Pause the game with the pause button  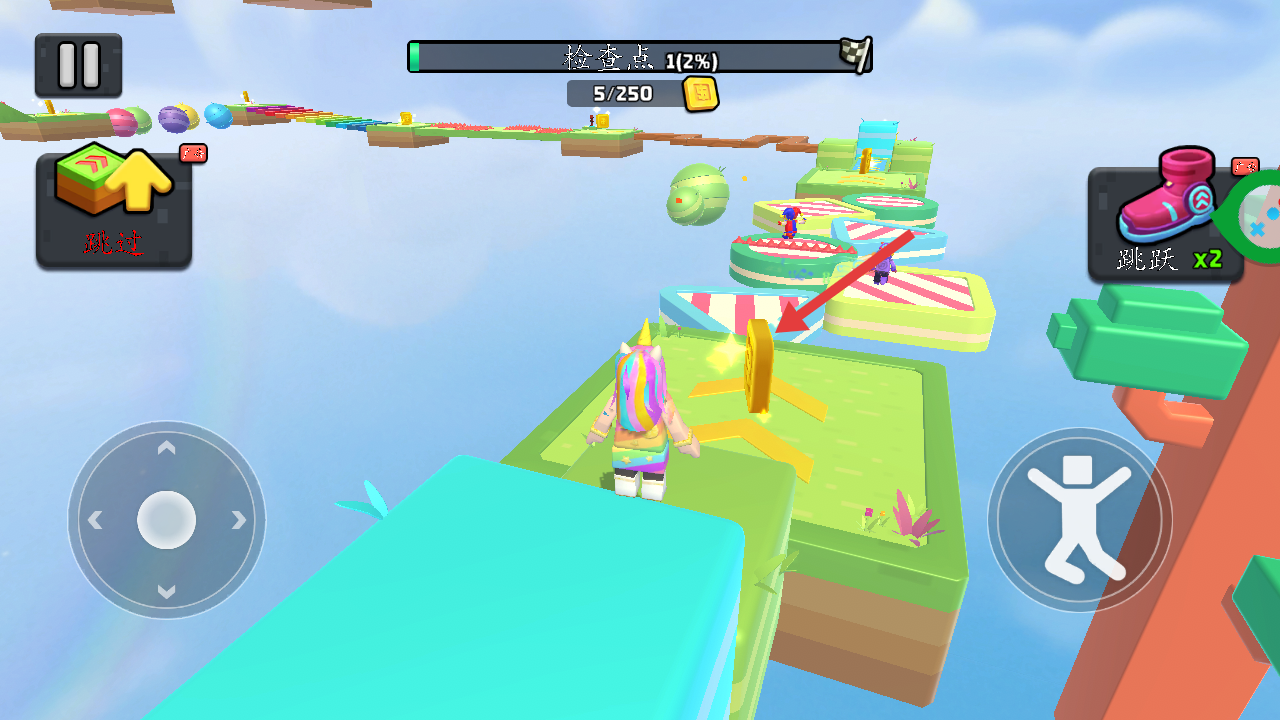[78, 65]
